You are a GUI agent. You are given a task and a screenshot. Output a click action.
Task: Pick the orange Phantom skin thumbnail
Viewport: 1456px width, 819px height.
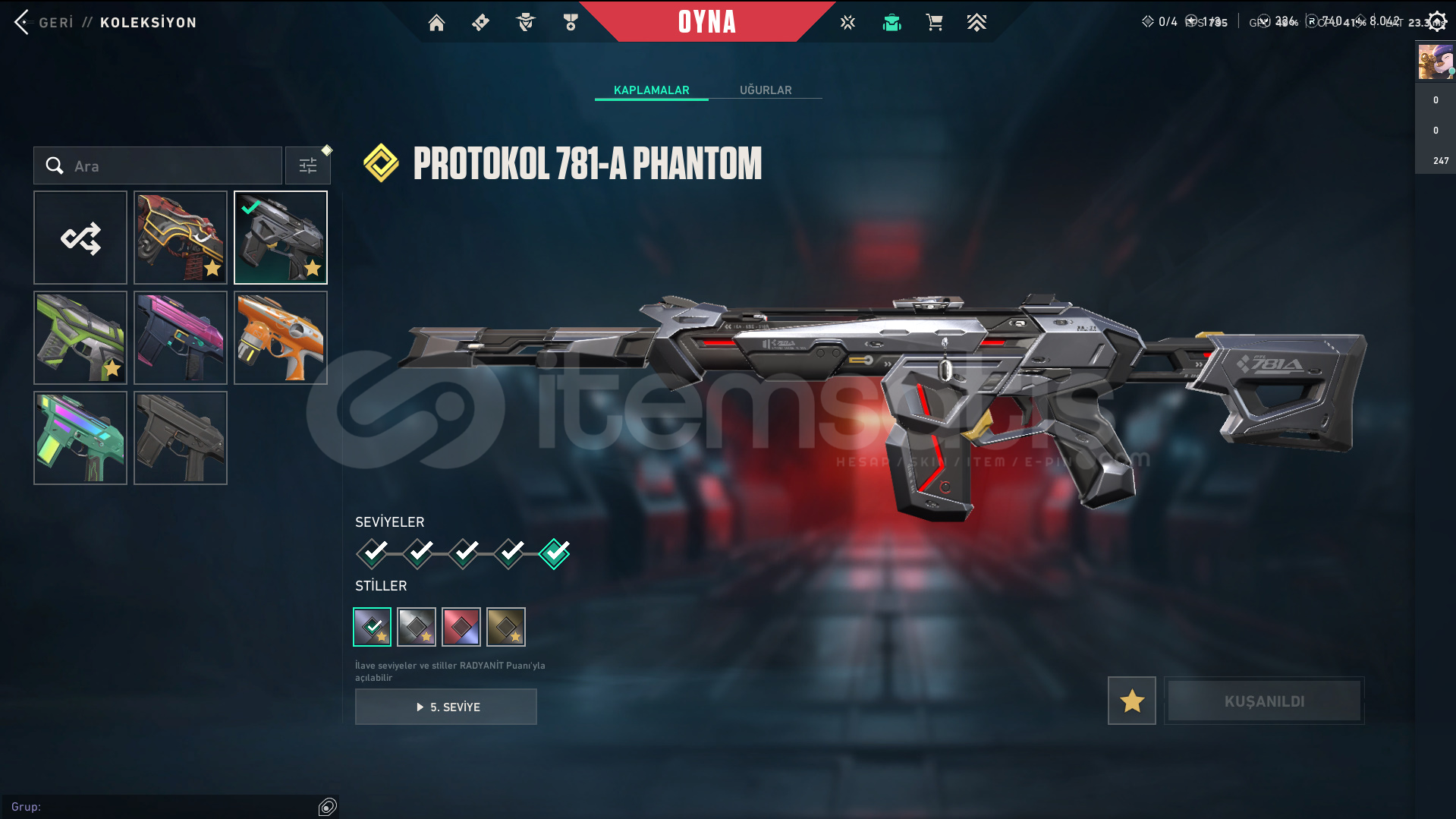(281, 338)
